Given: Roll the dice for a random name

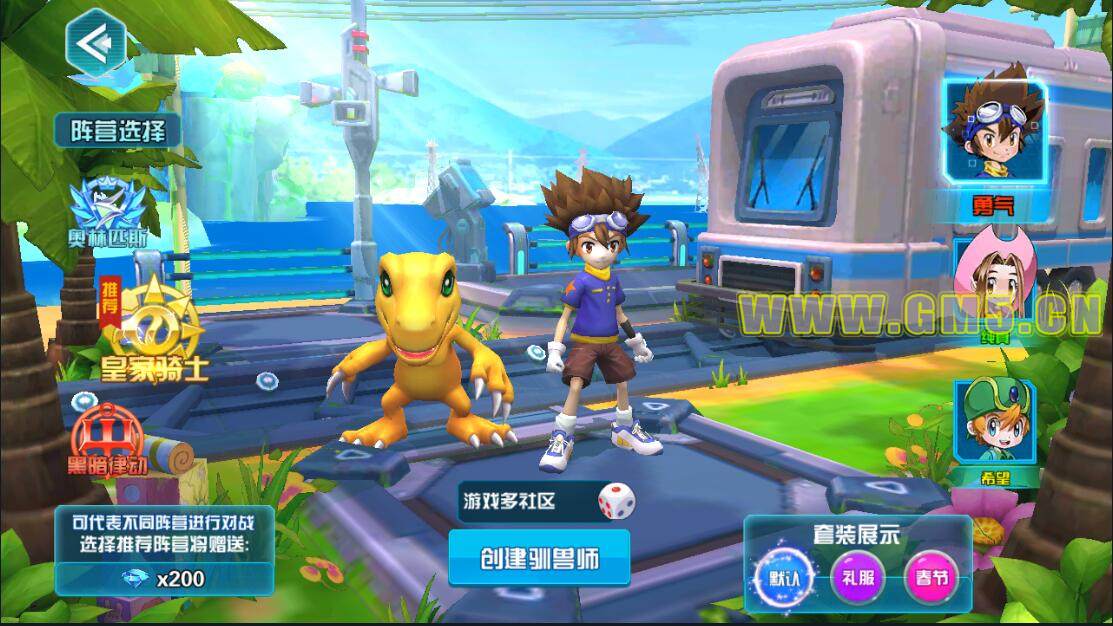Looking at the screenshot, I should [613, 501].
